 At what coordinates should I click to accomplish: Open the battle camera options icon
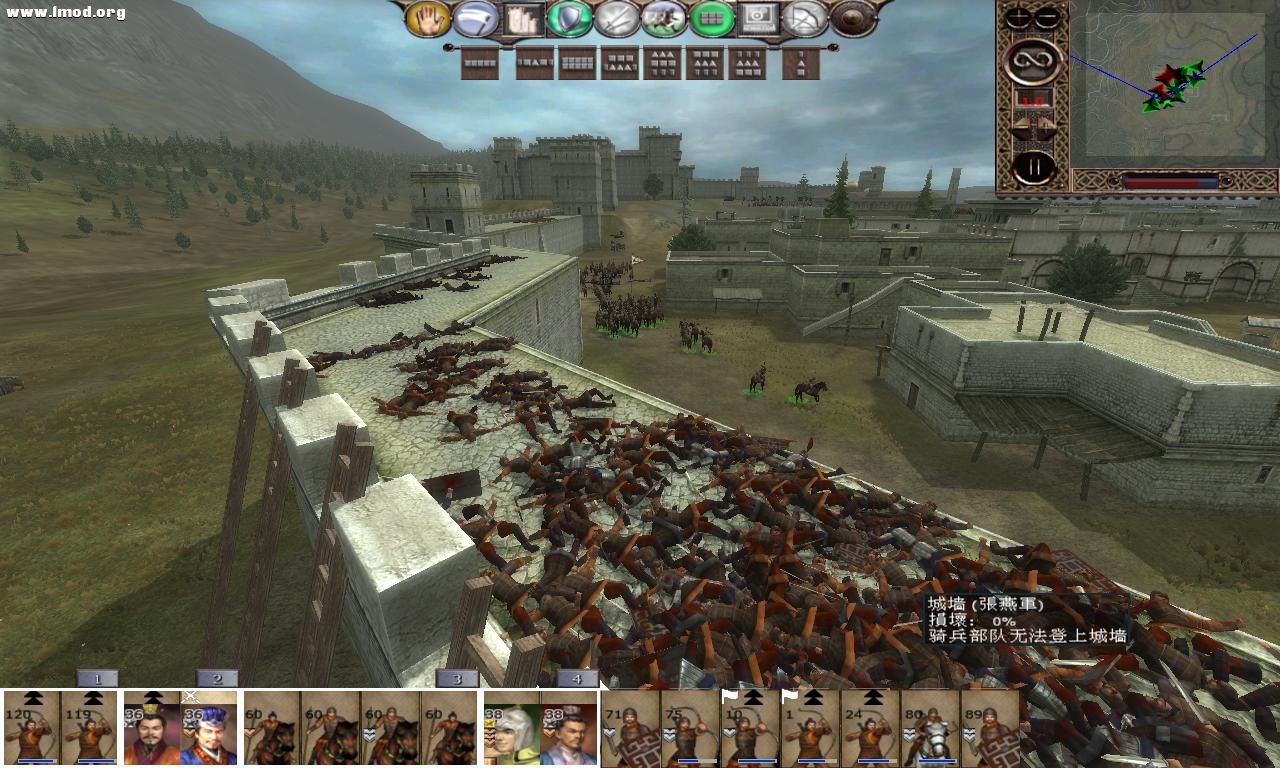coord(758,17)
